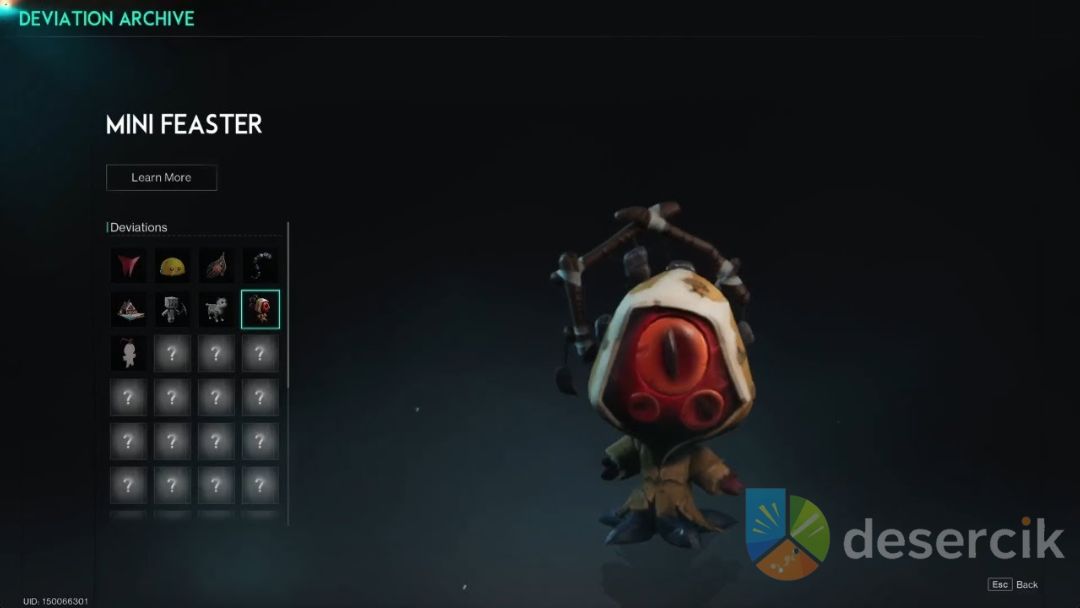Select the reddish leaf-shaped deviation
This screenshot has width=1080, height=608.
click(x=216, y=266)
